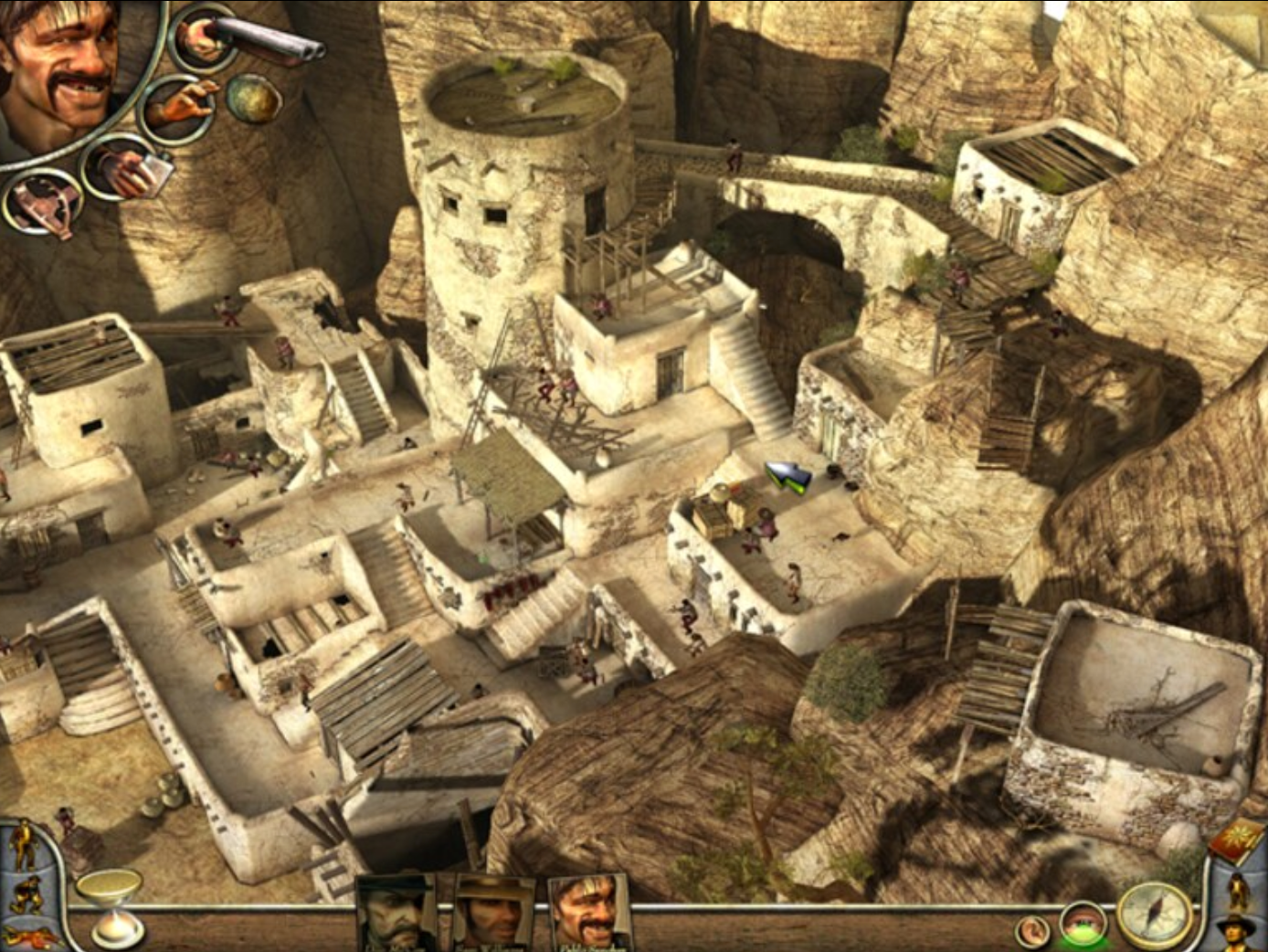
Task: Click the green objective arrow marker
Action: 786,475
